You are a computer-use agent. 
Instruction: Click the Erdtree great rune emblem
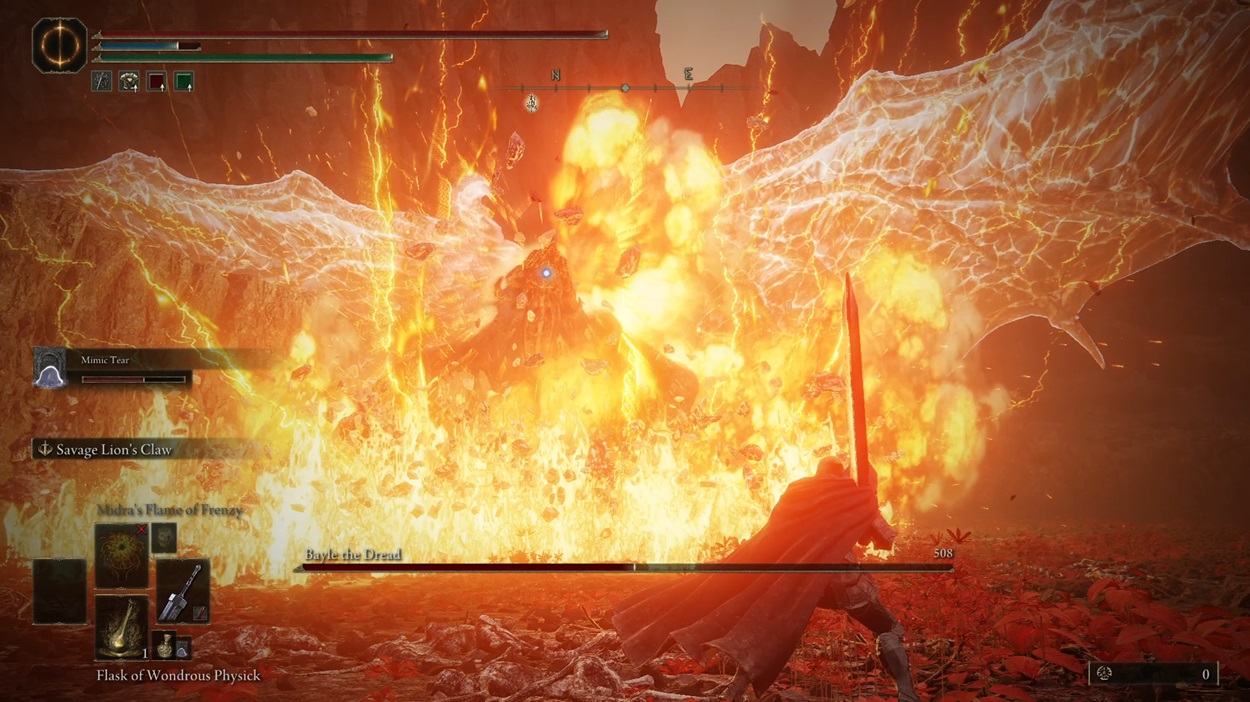tap(59, 45)
